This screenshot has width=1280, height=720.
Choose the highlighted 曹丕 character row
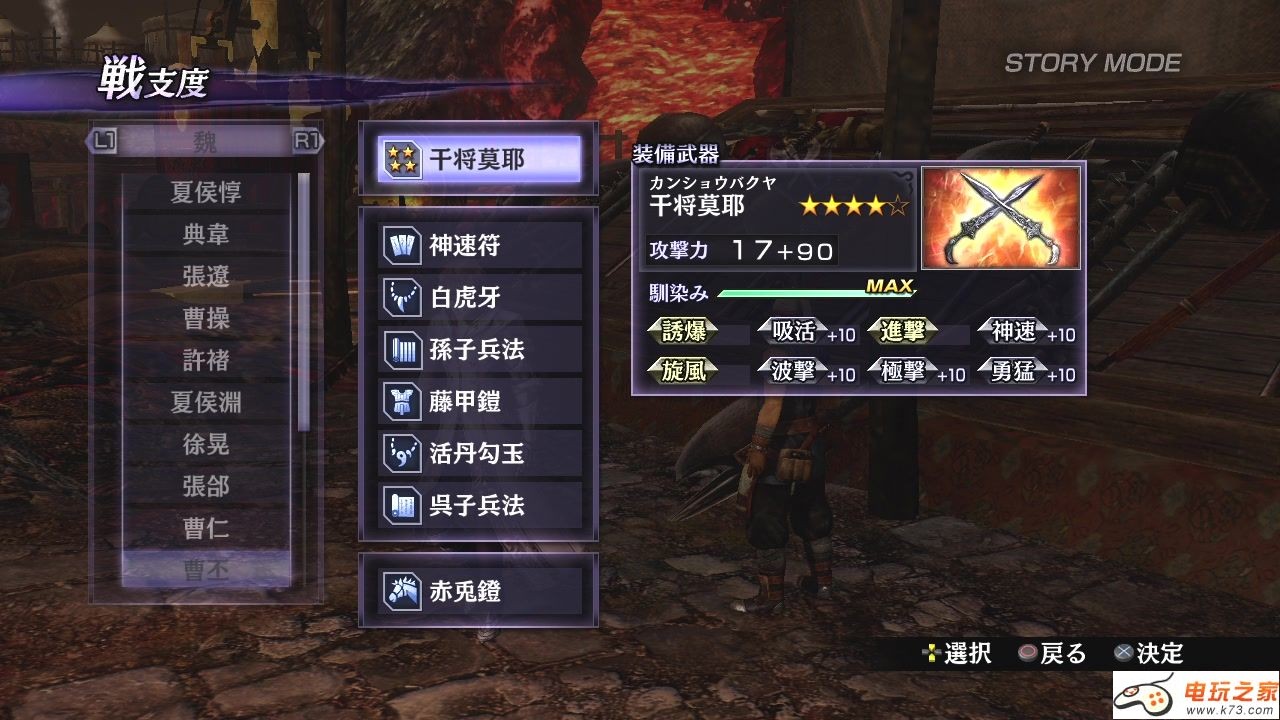(x=206, y=569)
